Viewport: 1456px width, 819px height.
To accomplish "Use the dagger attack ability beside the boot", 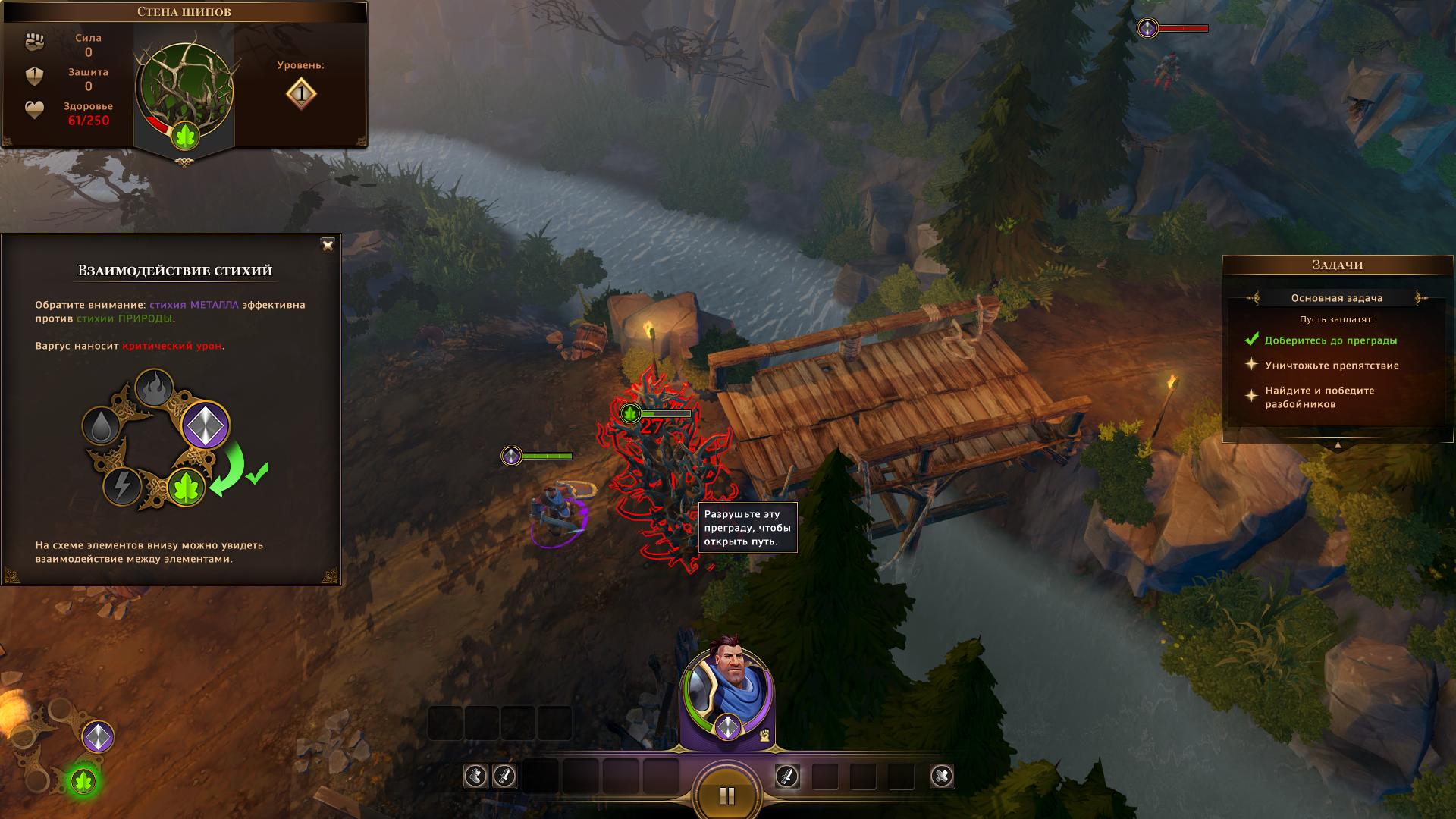I will click(x=504, y=776).
